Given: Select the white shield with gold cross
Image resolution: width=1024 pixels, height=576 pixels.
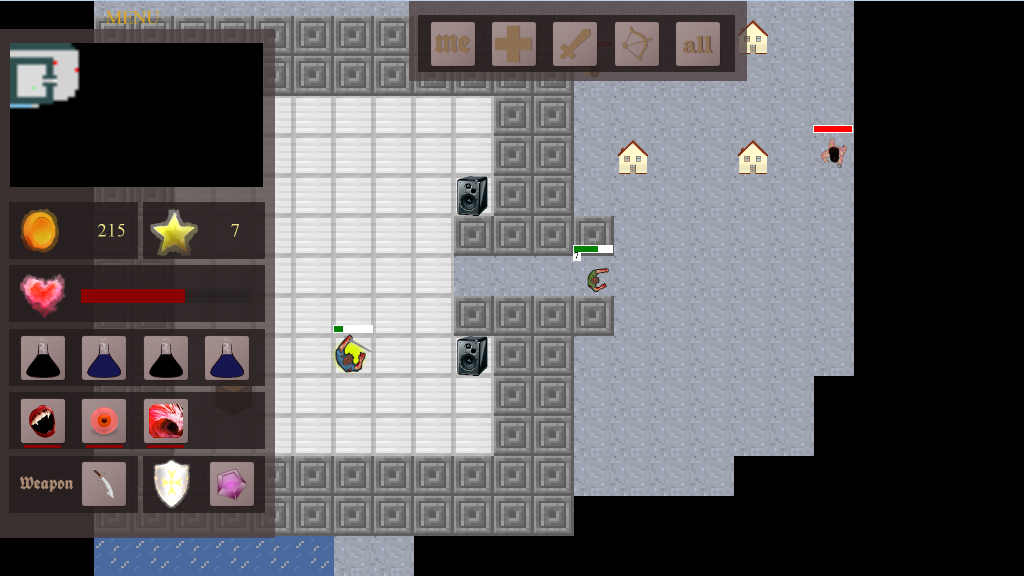Looking at the screenshot, I should point(171,484).
